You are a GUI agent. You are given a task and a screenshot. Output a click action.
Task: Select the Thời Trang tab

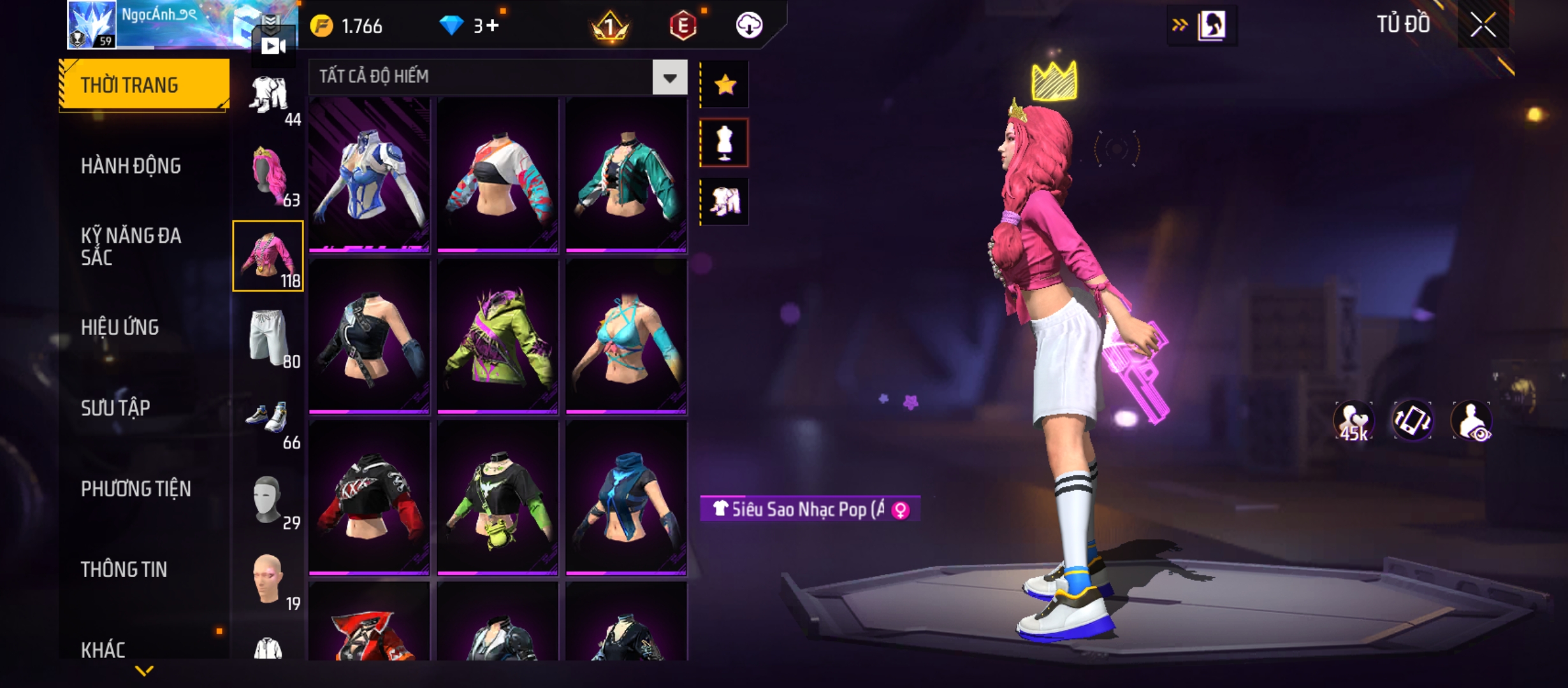[x=144, y=85]
